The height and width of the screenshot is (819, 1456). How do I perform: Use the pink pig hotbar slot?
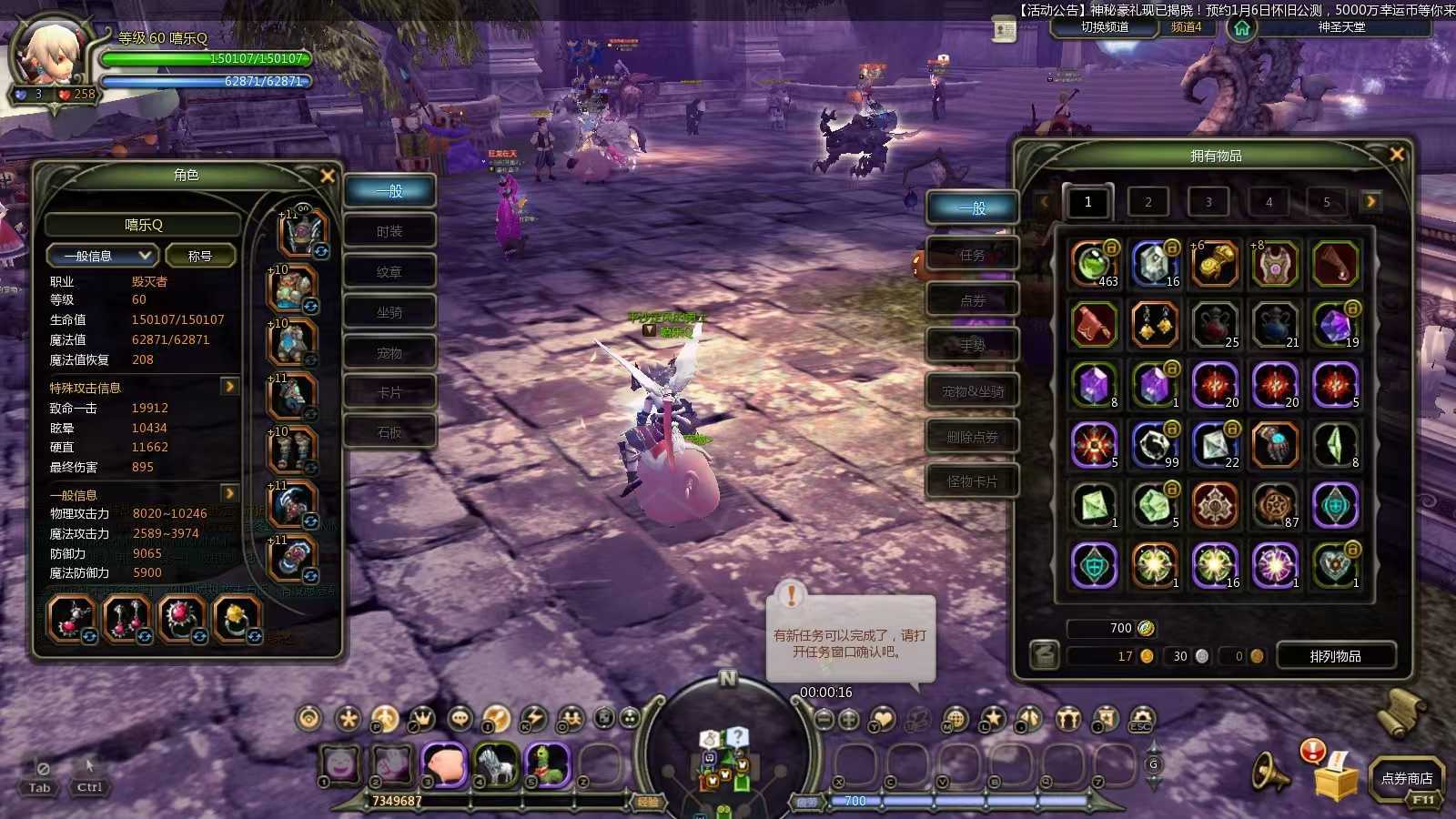pos(445,763)
